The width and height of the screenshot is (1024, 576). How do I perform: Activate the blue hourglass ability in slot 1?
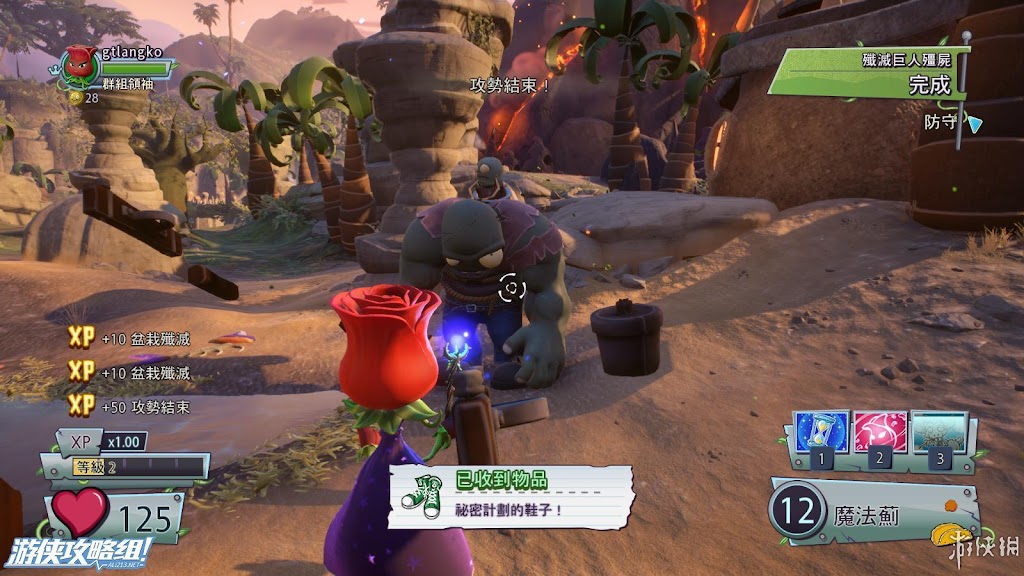pyautogui.click(x=820, y=432)
